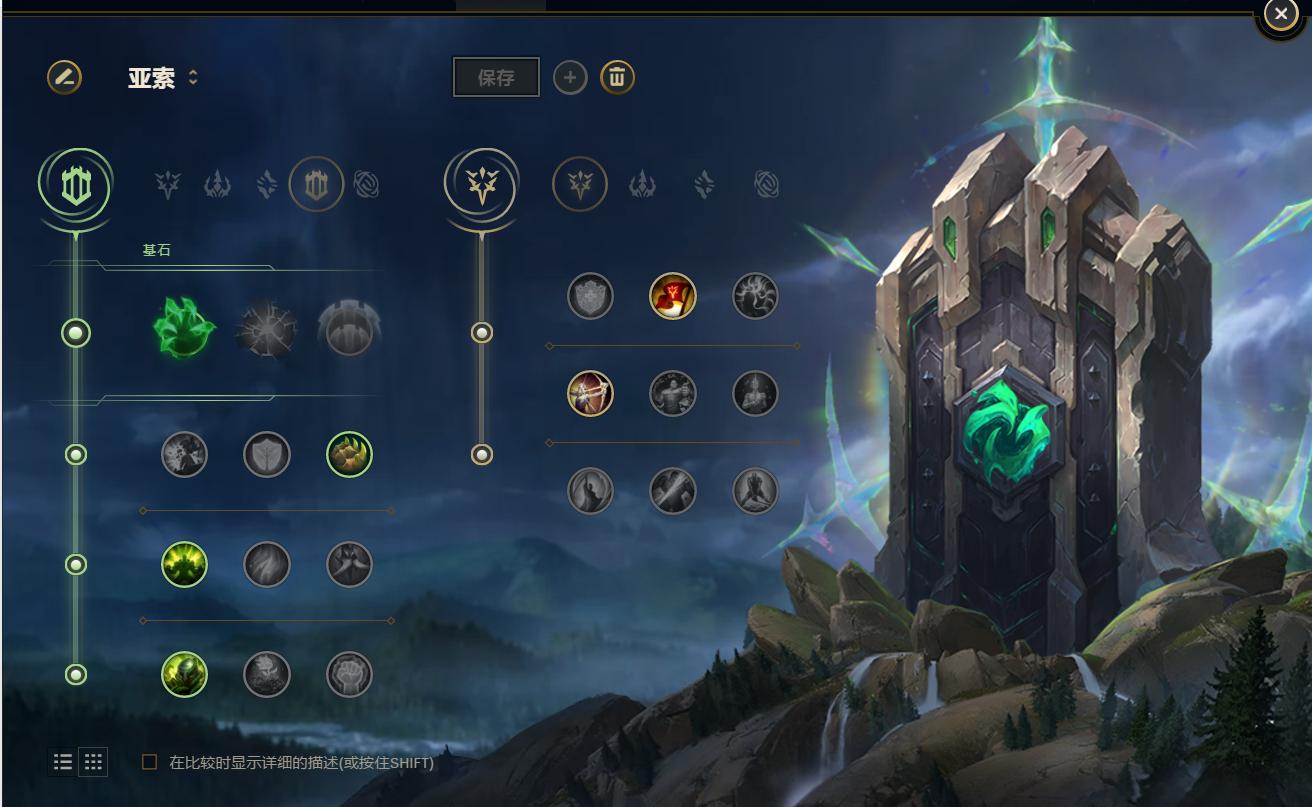Select the Triumph secondary rune
The width and height of the screenshot is (1312, 807).
pos(673,296)
